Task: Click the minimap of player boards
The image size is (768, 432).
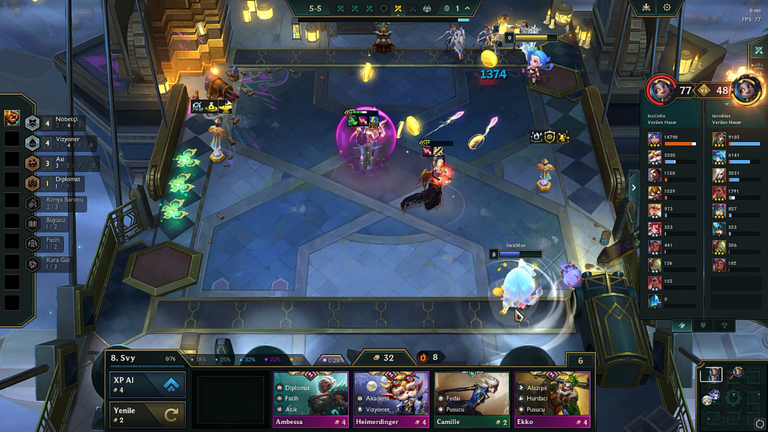Action: point(731,397)
